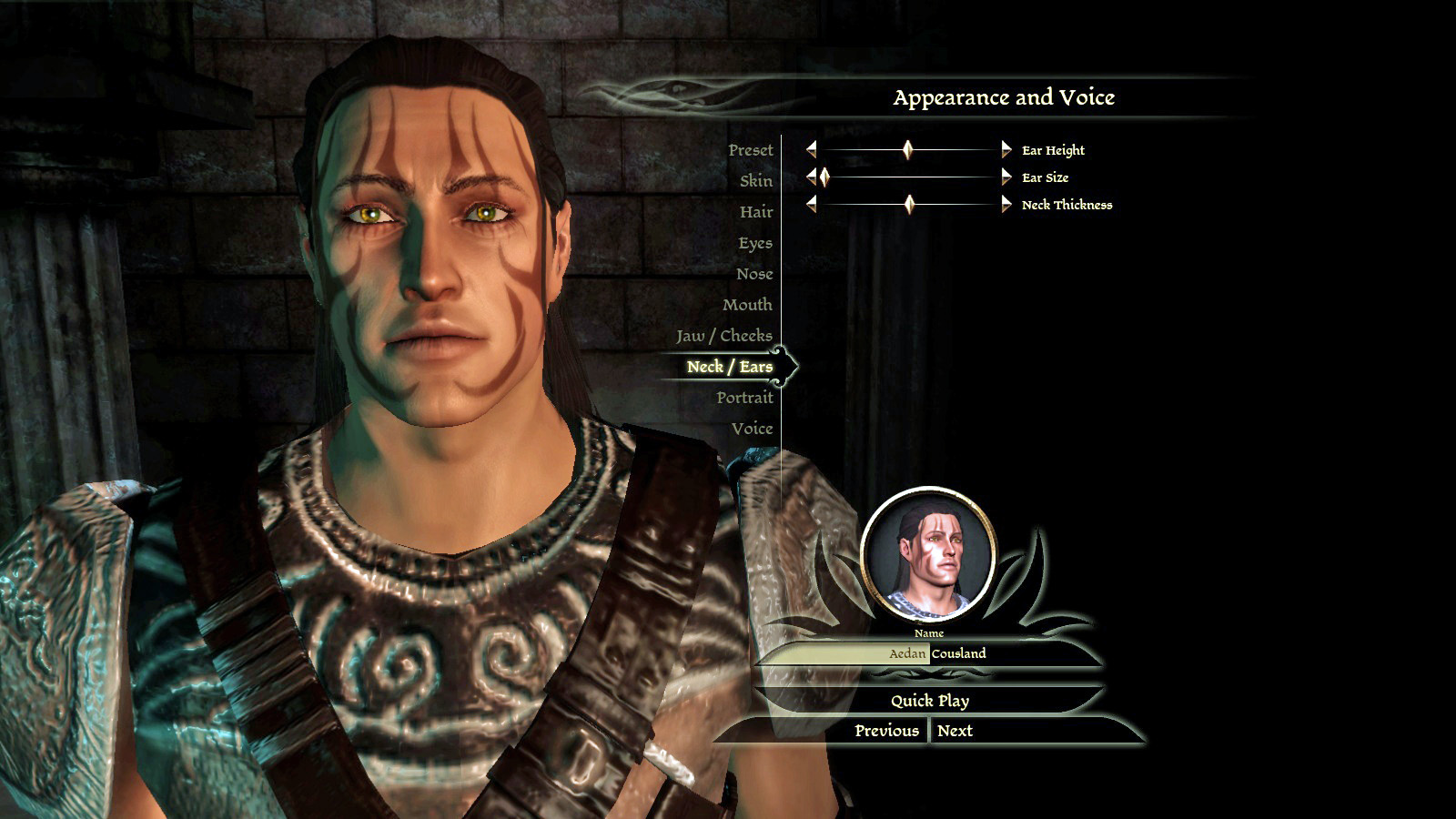
Task: Increase Ear Size with right arrow
Action: (1006, 177)
